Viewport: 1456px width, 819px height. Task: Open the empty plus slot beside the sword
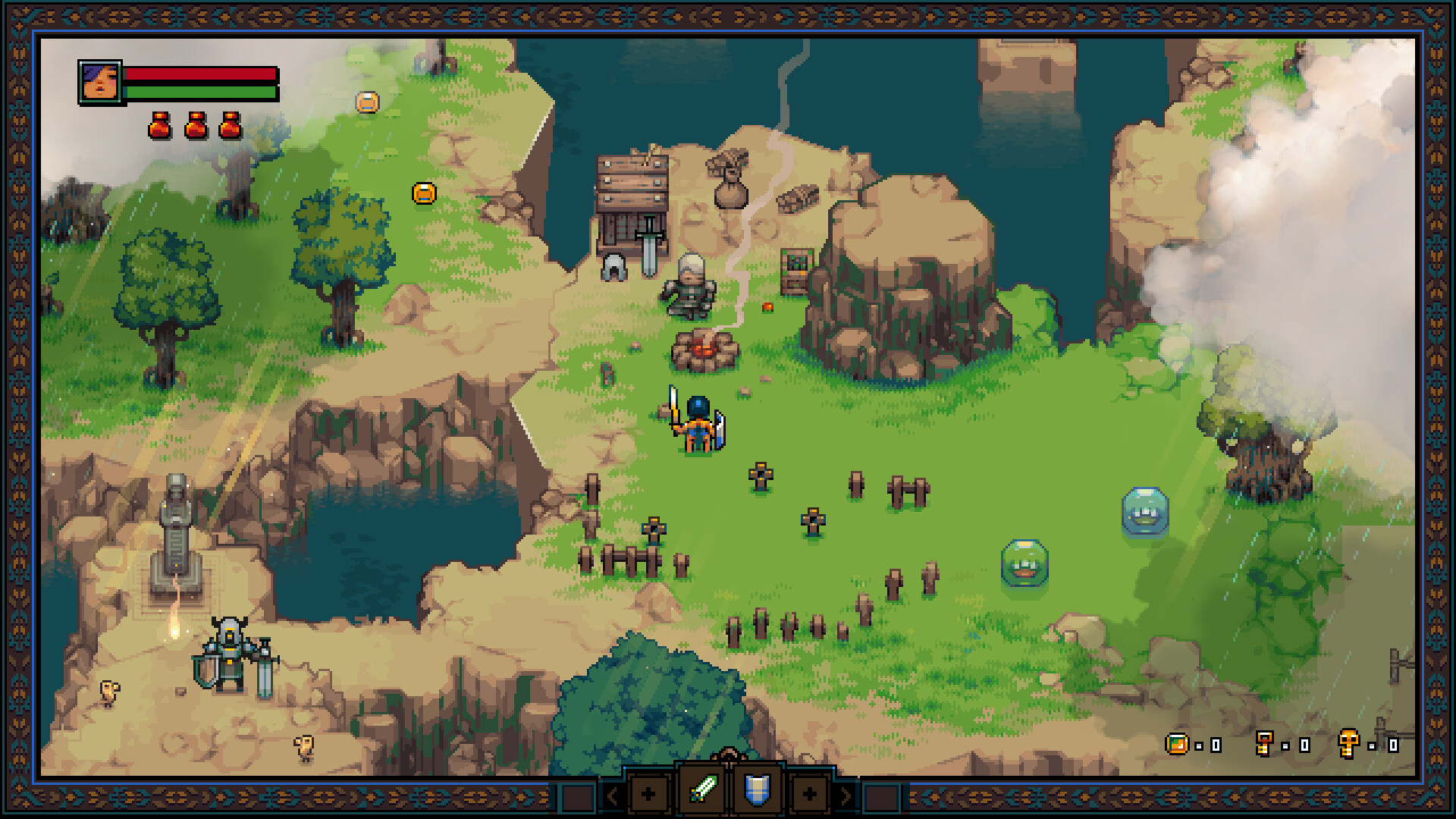(x=648, y=794)
